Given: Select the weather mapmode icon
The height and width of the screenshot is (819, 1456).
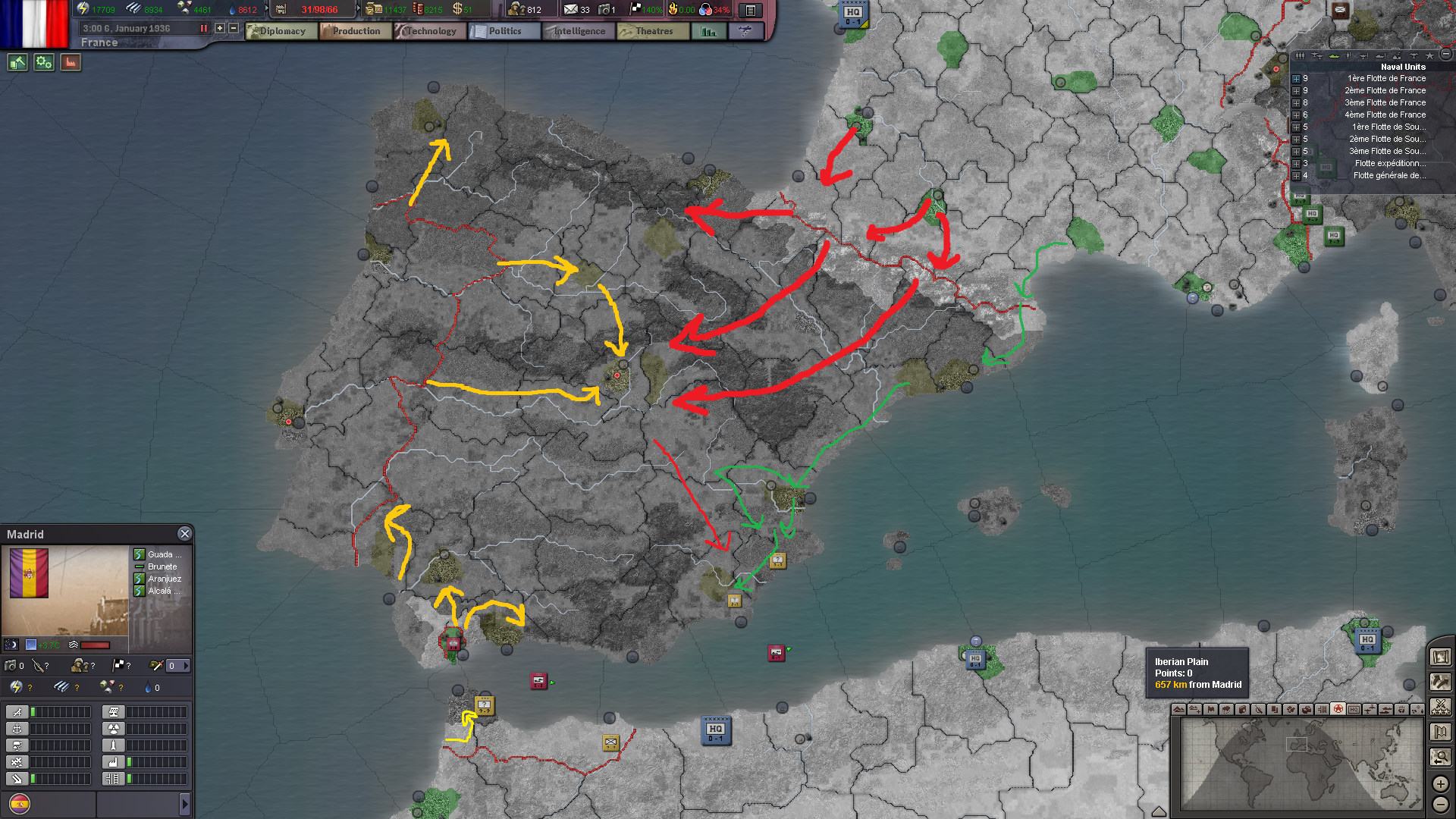Looking at the screenshot, I should pyautogui.click(x=1226, y=708).
